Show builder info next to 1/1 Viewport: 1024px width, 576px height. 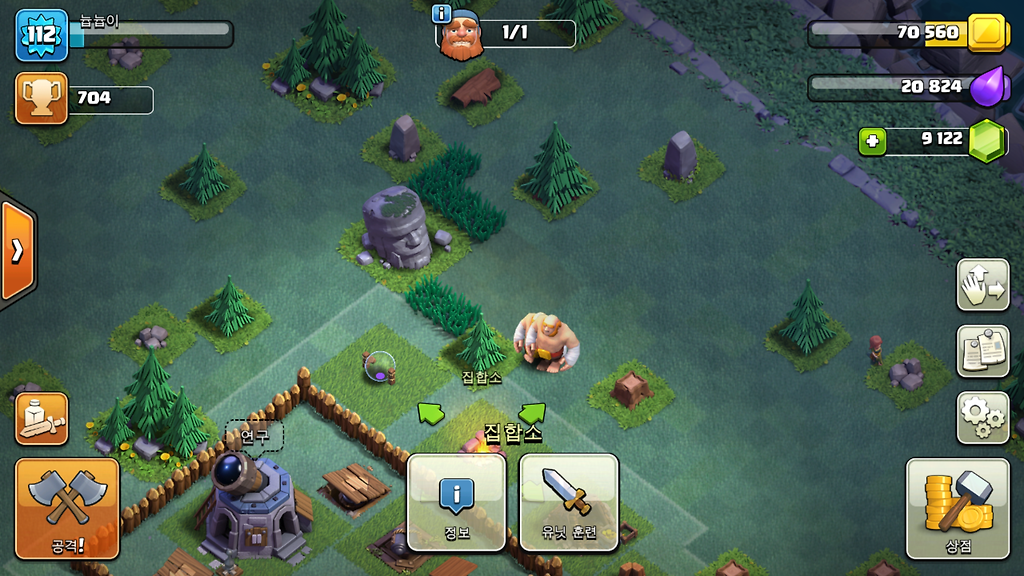click(441, 13)
